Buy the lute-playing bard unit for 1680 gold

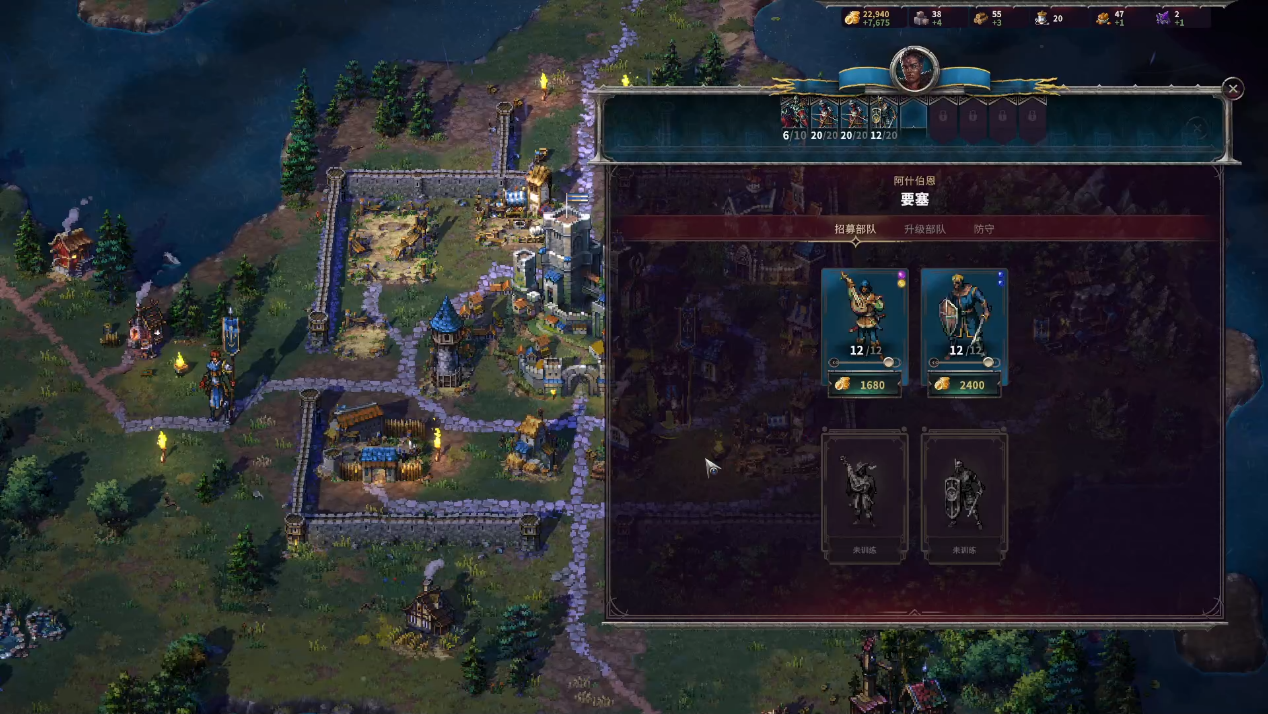point(864,385)
